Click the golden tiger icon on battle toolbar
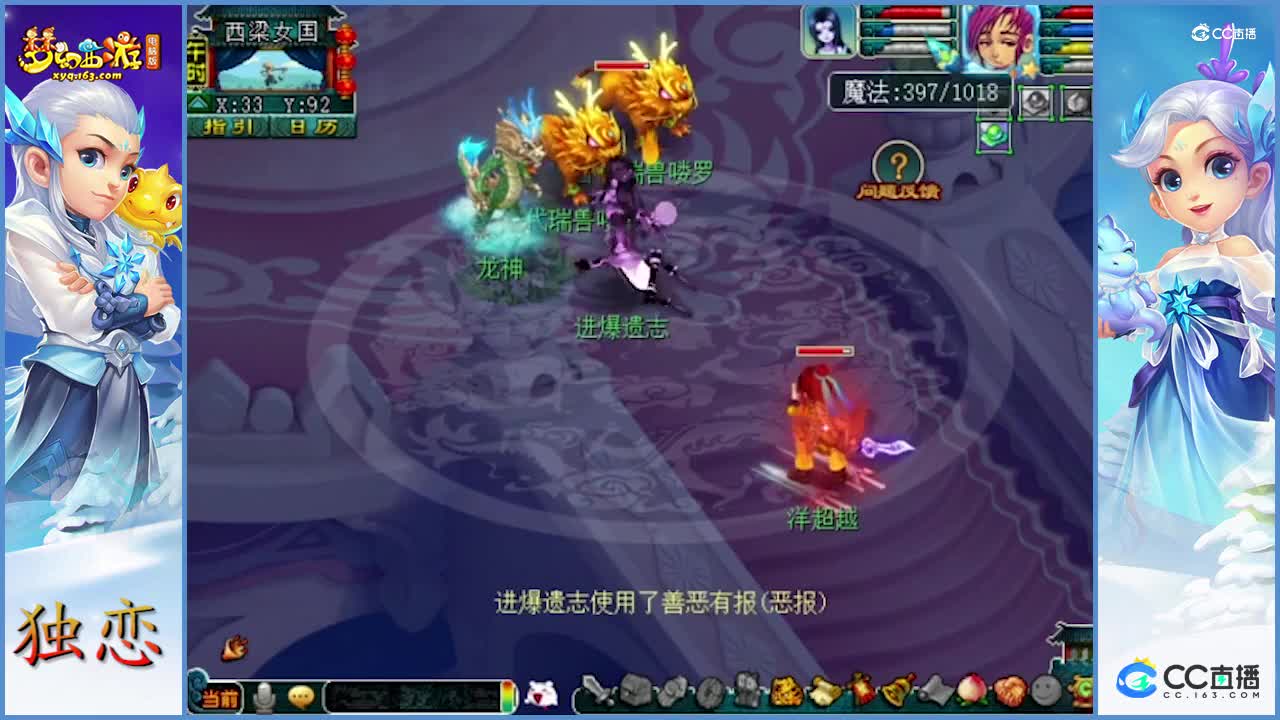Viewport: 1280px width, 720px height. pyautogui.click(x=783, y=690)
